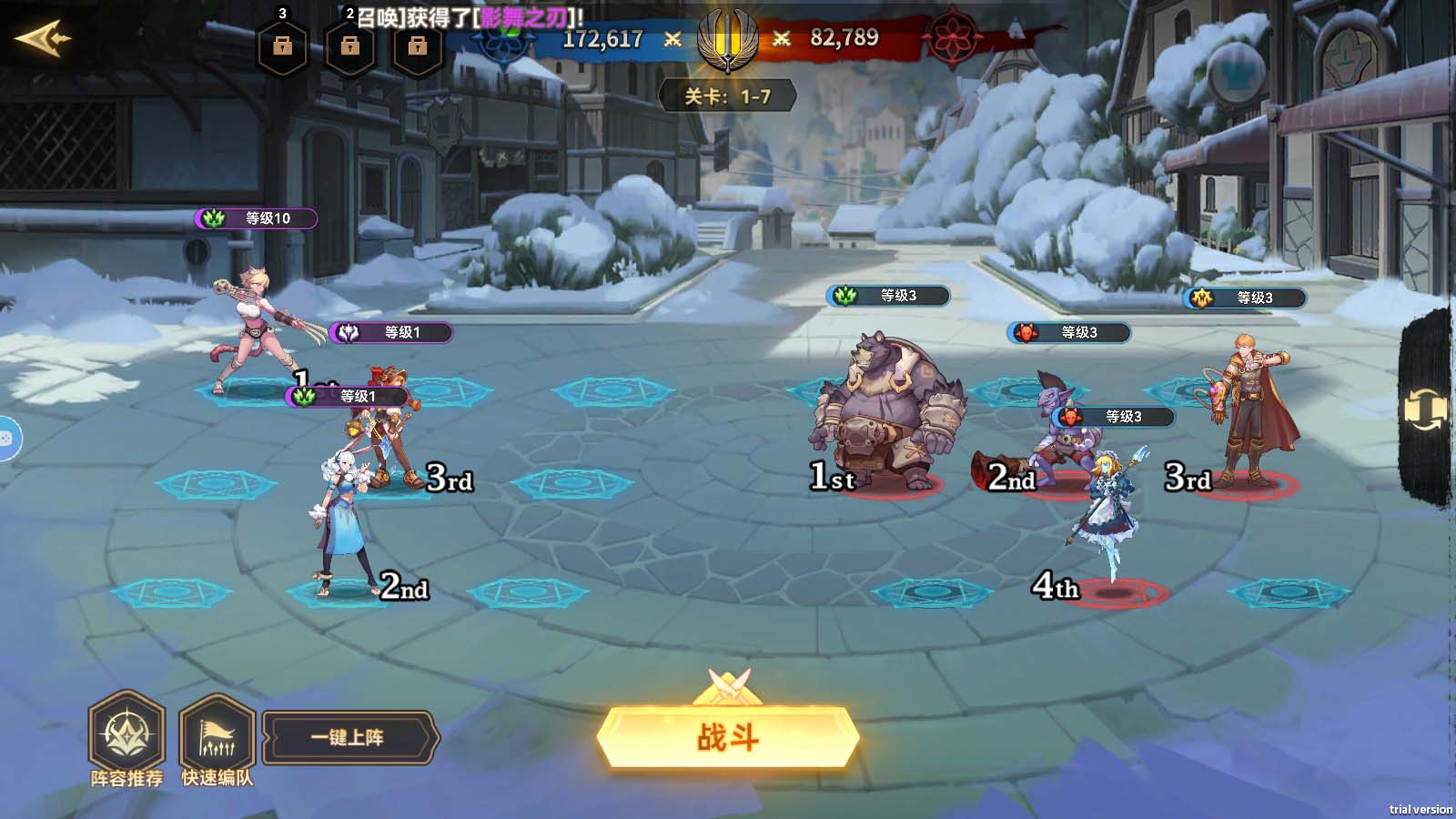1456x819 pixels.
Task: Go back using the golden arrow
Action: click(43, 39)
